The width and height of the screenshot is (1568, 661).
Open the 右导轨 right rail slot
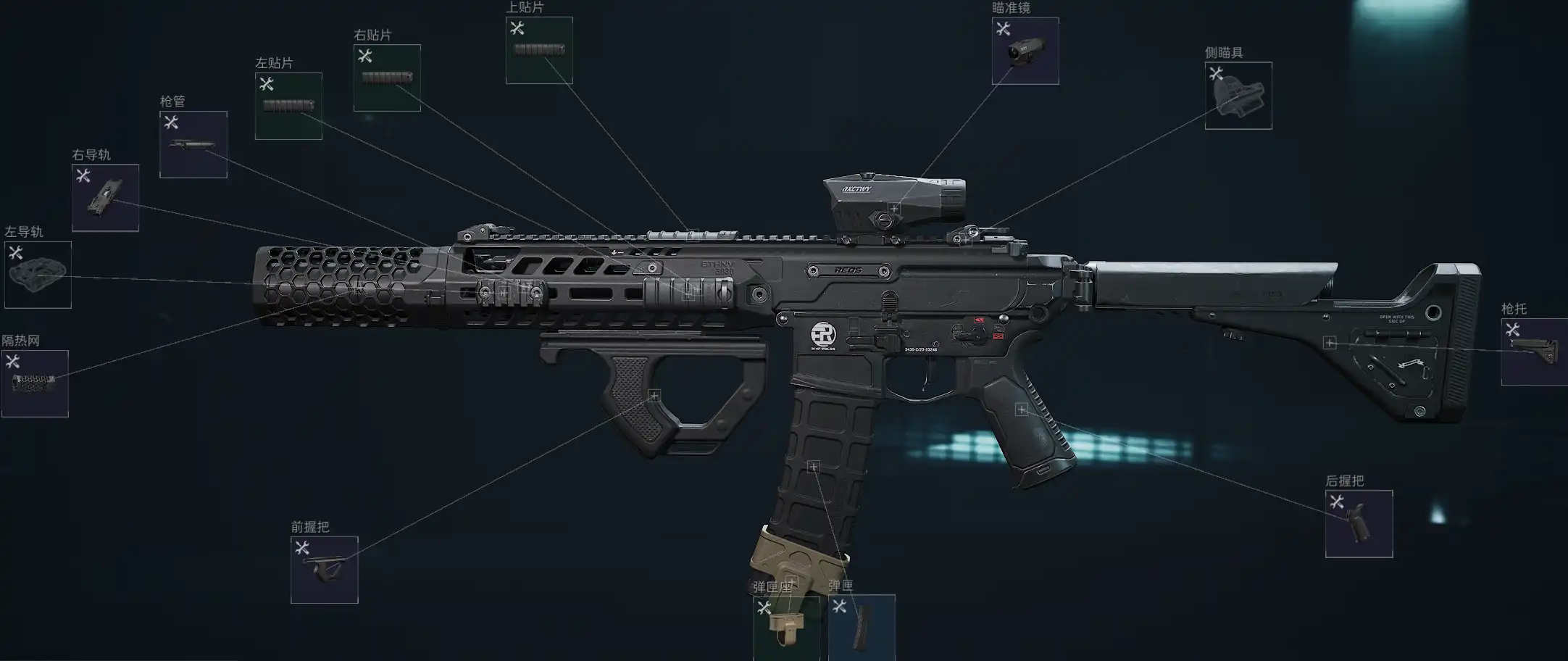pyautogui.click(x=105, y=198)
